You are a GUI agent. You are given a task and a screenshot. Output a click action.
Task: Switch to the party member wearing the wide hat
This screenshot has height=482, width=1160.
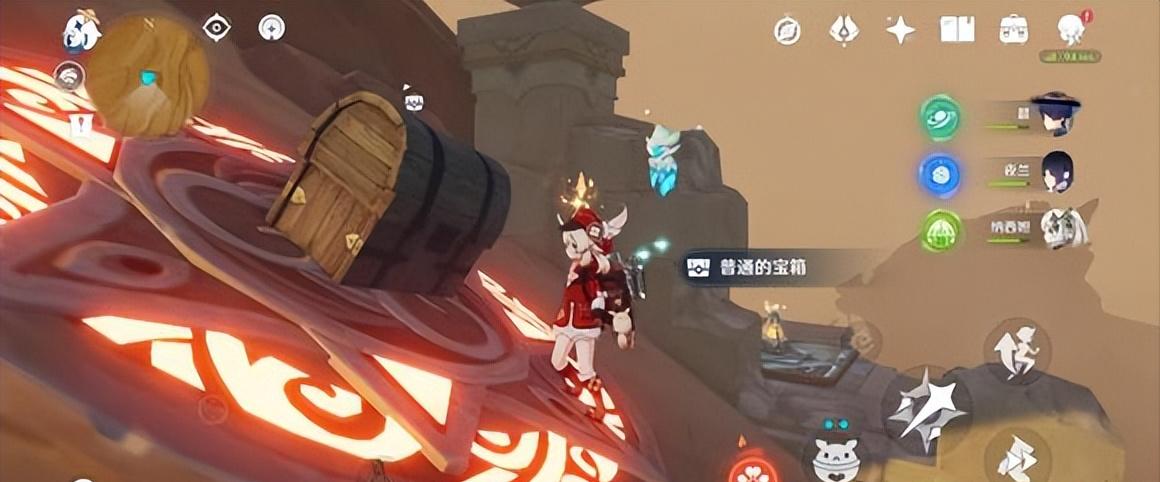(x=1054, y=114)
